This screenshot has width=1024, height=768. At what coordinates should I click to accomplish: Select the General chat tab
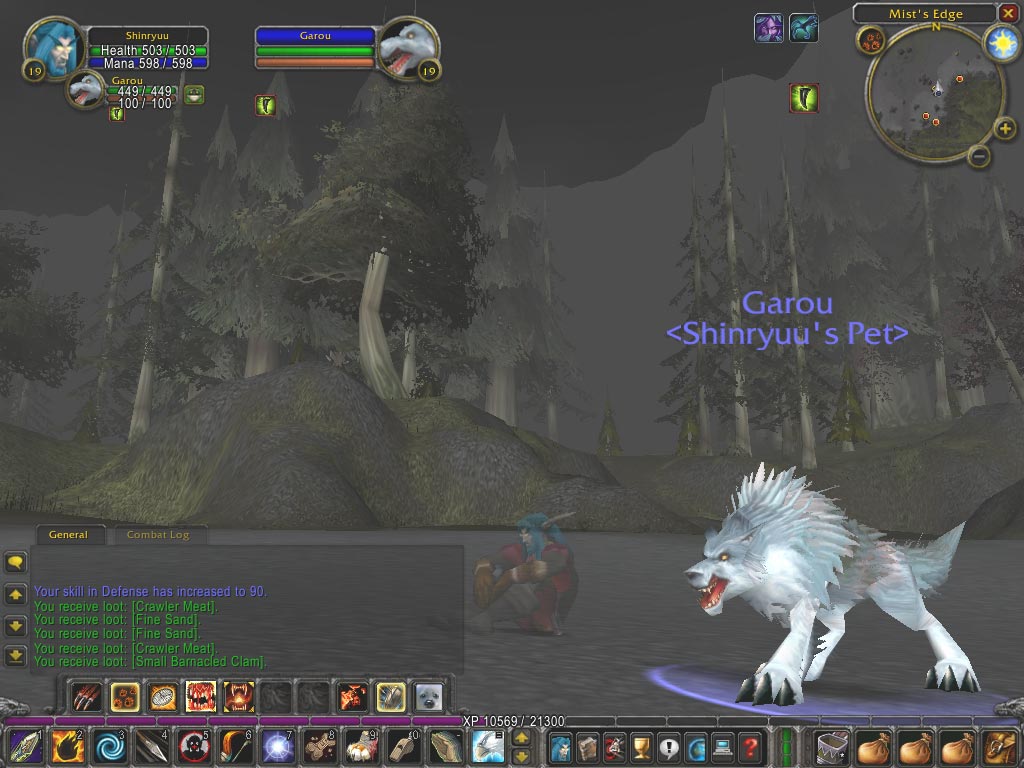pos(68,535)
